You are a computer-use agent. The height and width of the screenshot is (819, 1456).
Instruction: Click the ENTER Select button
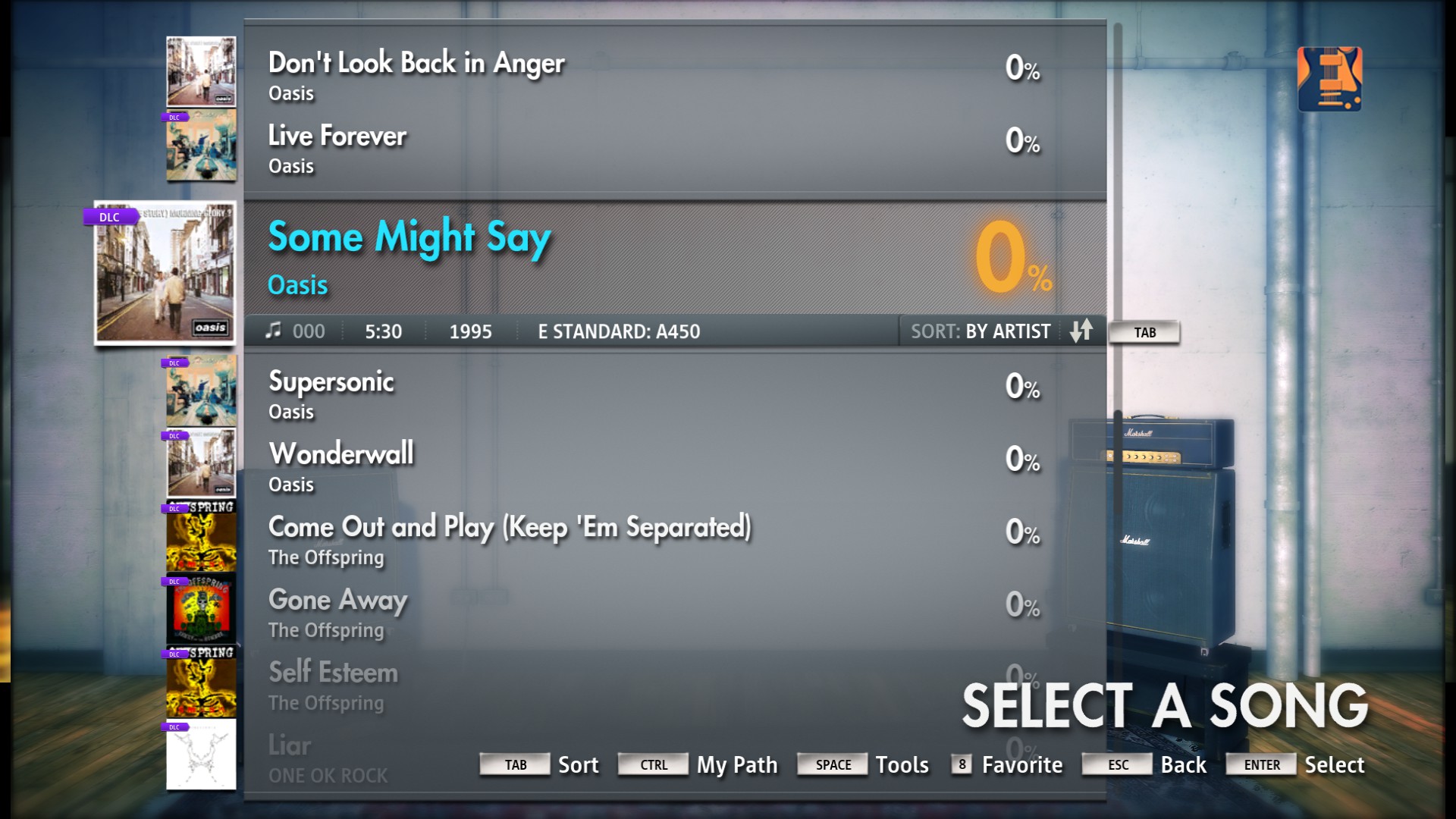(x=1261, y=764)
